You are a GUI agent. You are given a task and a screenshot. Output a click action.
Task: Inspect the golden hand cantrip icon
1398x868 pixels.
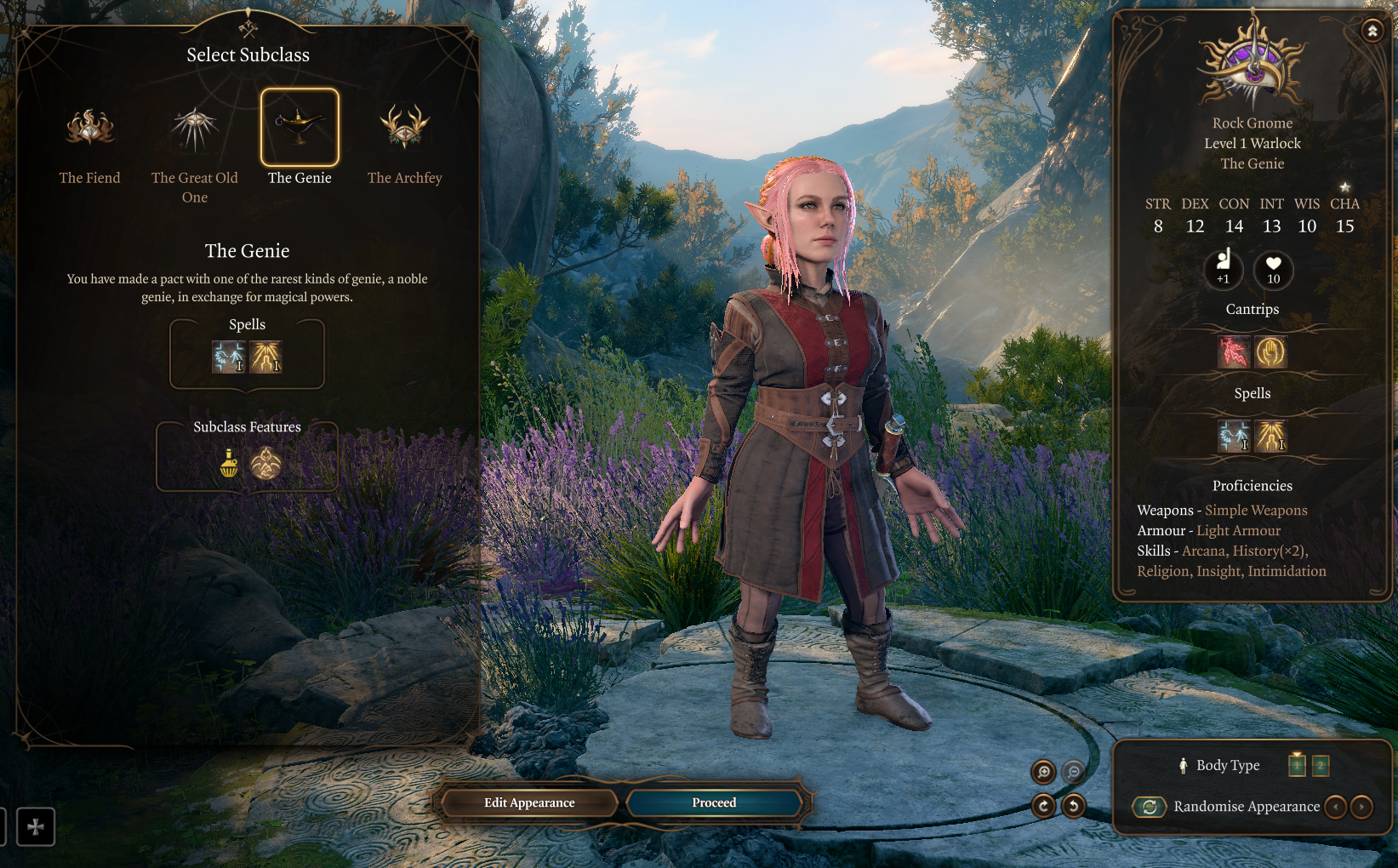coord(1270,352)
